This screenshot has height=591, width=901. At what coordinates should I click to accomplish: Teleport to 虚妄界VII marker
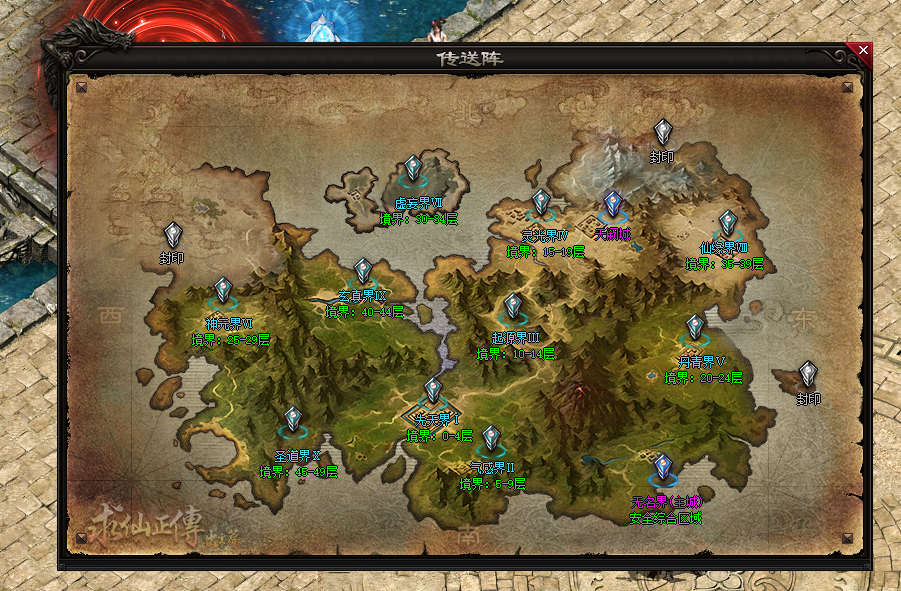(413, 169)
